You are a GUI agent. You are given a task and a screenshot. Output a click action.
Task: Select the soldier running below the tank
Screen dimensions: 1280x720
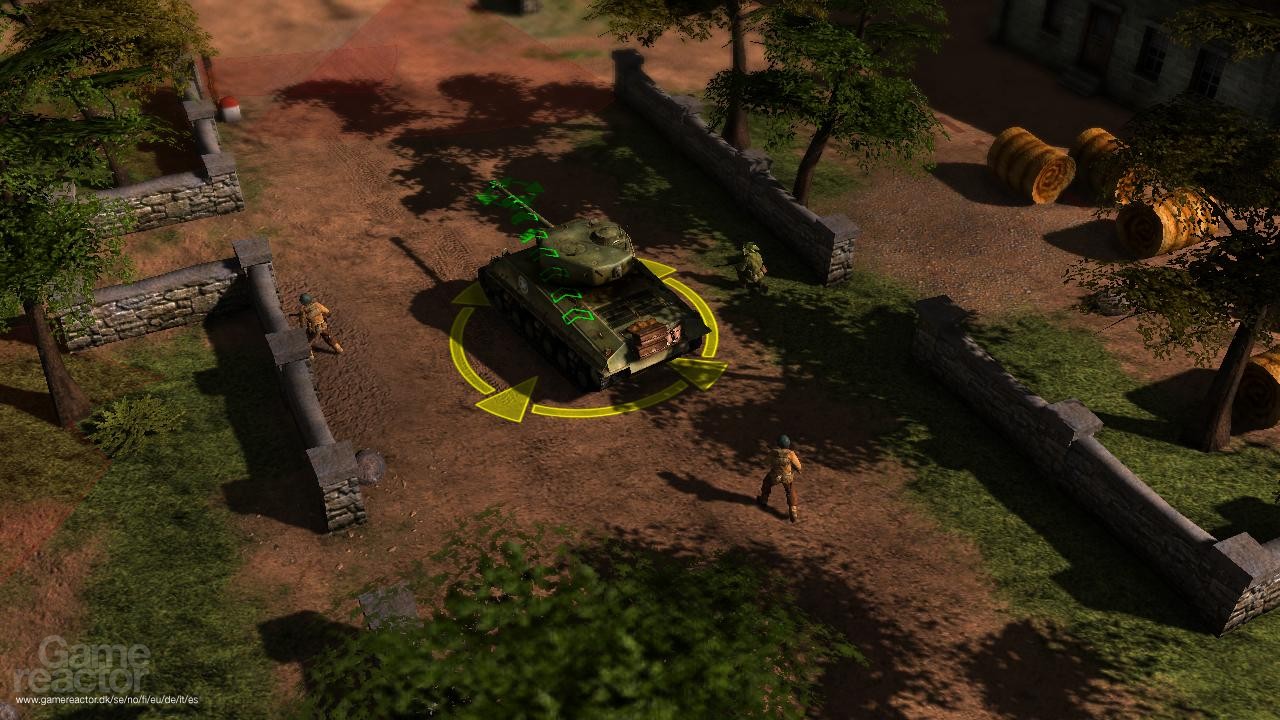tap(785, 475)
